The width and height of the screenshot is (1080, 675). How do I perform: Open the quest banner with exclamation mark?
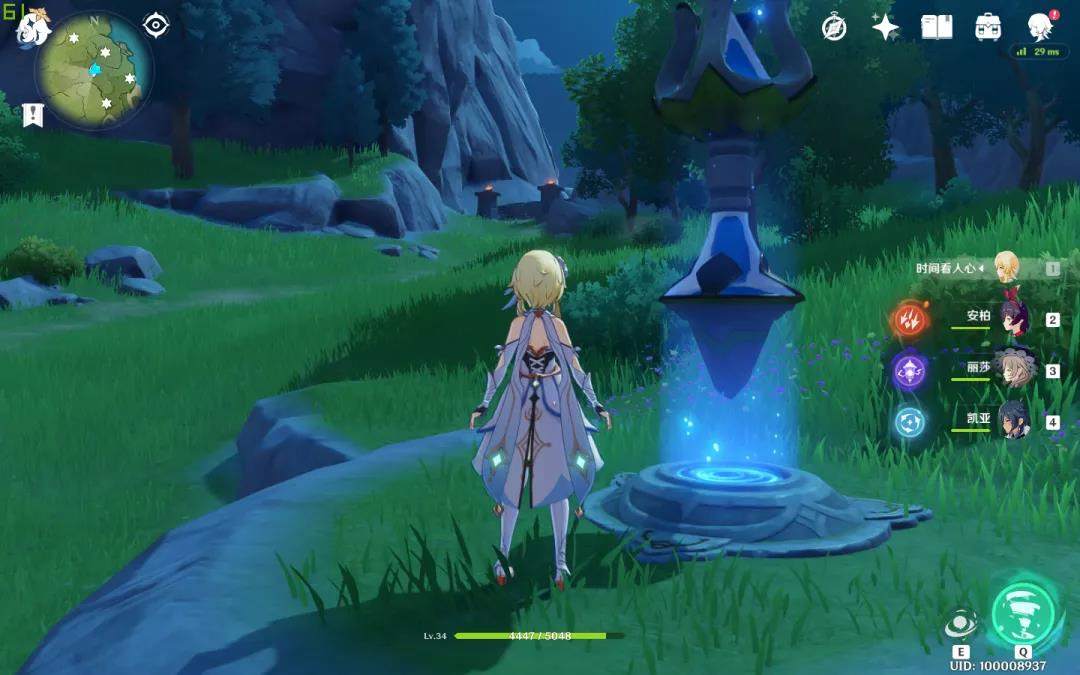point(33,115)
